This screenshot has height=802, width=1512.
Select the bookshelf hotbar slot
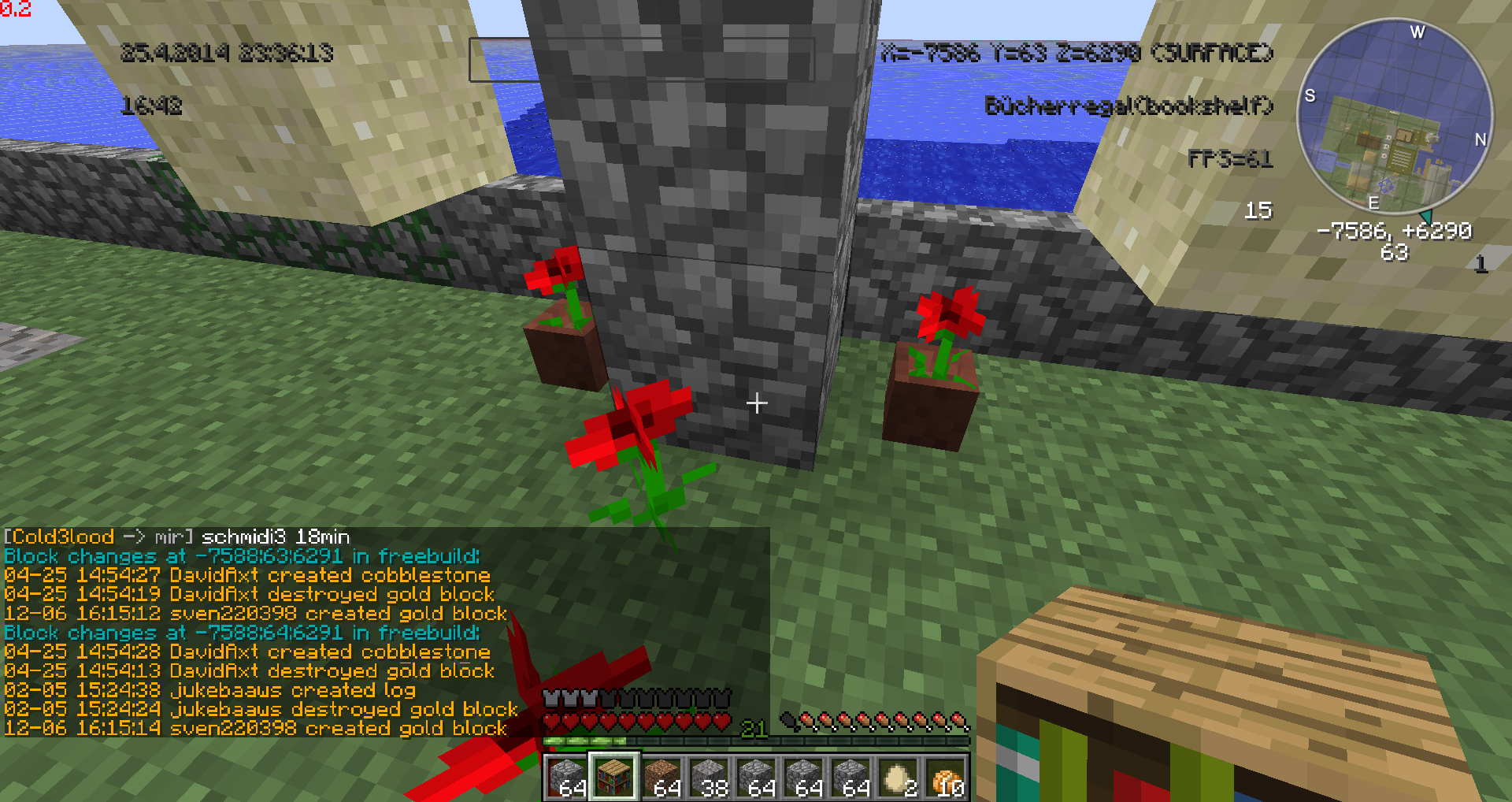coord(614,776)
